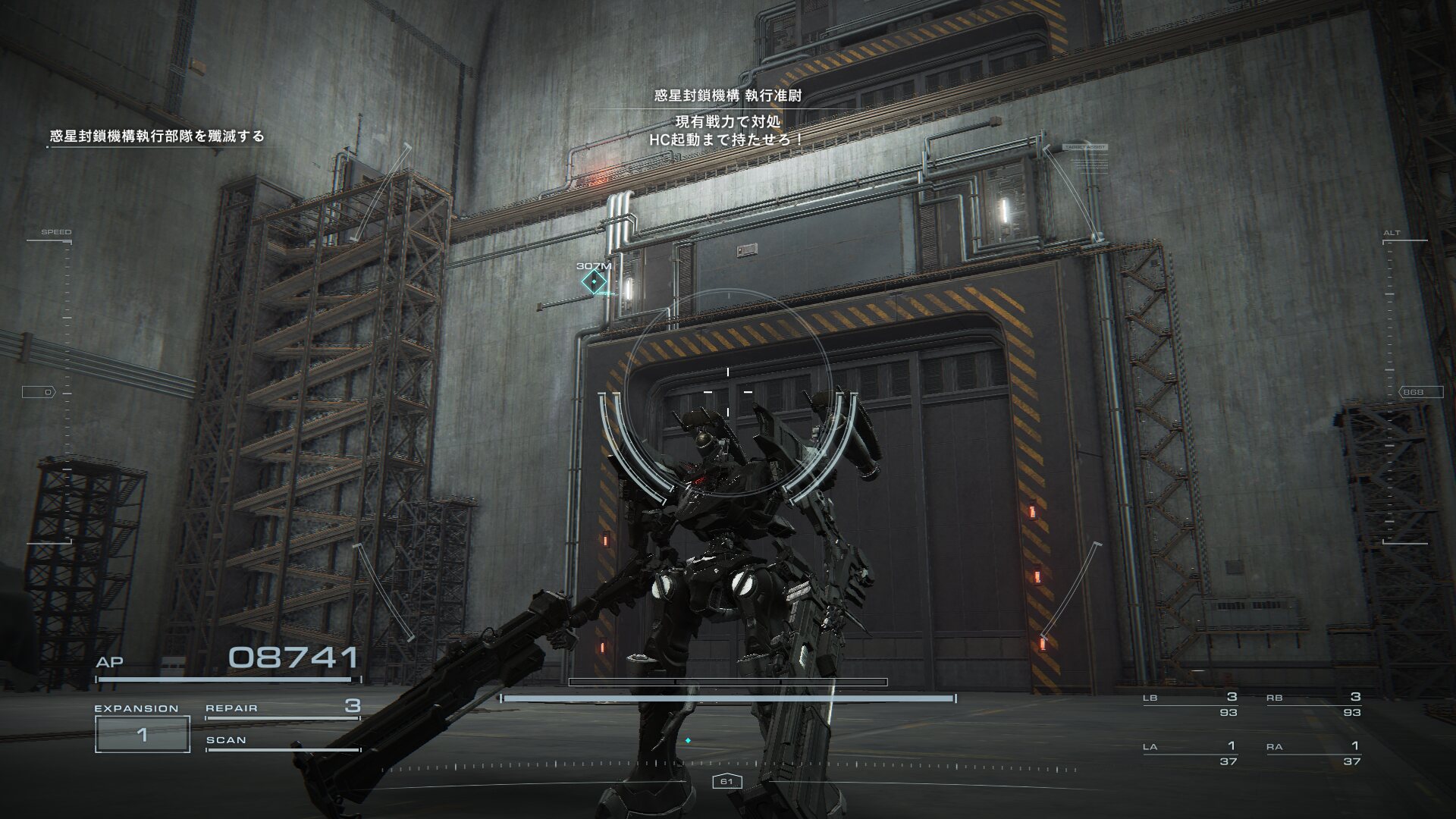Use the REPAIR kit indicator
Image resolution: width=1456 pixels, height=819 pixels.
point(282,708)
